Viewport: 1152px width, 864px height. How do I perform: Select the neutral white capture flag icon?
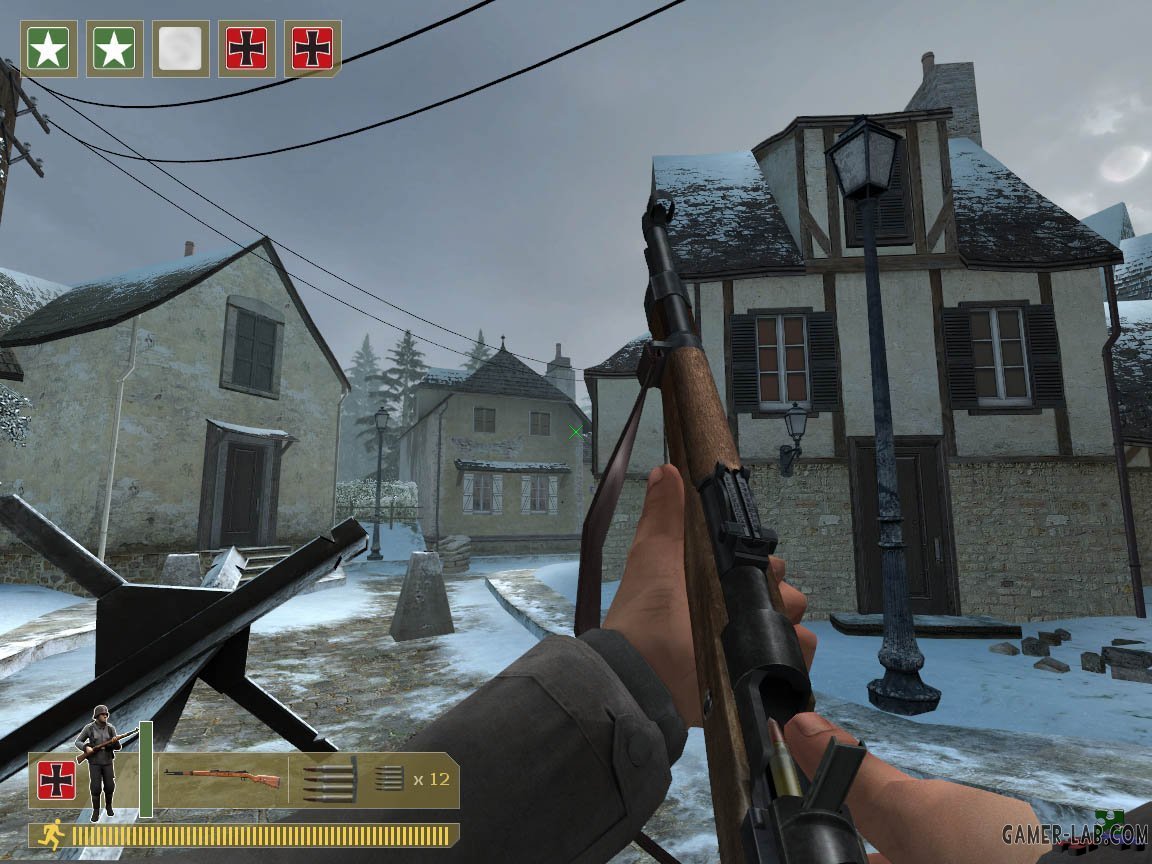[x=181, y=48]
